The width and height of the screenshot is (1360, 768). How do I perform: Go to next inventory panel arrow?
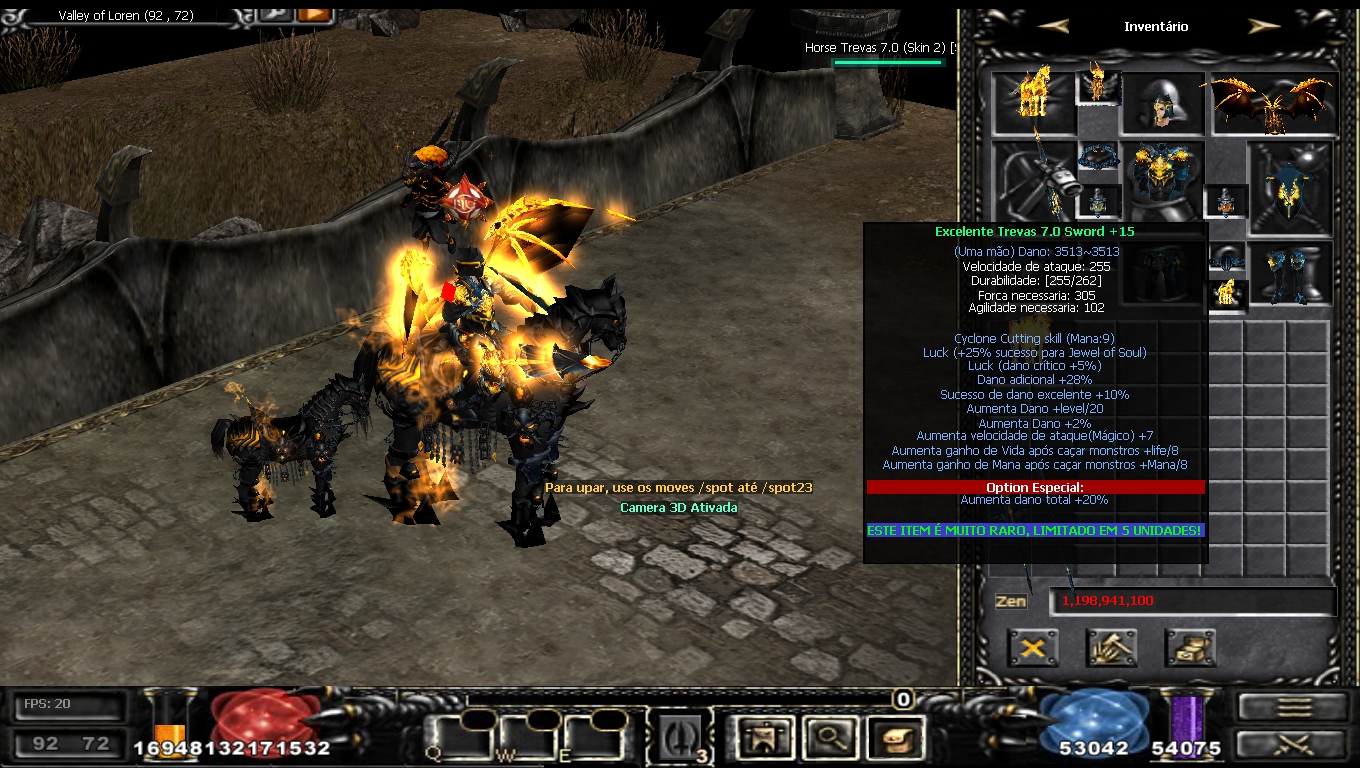click(x=1264, y=26)
